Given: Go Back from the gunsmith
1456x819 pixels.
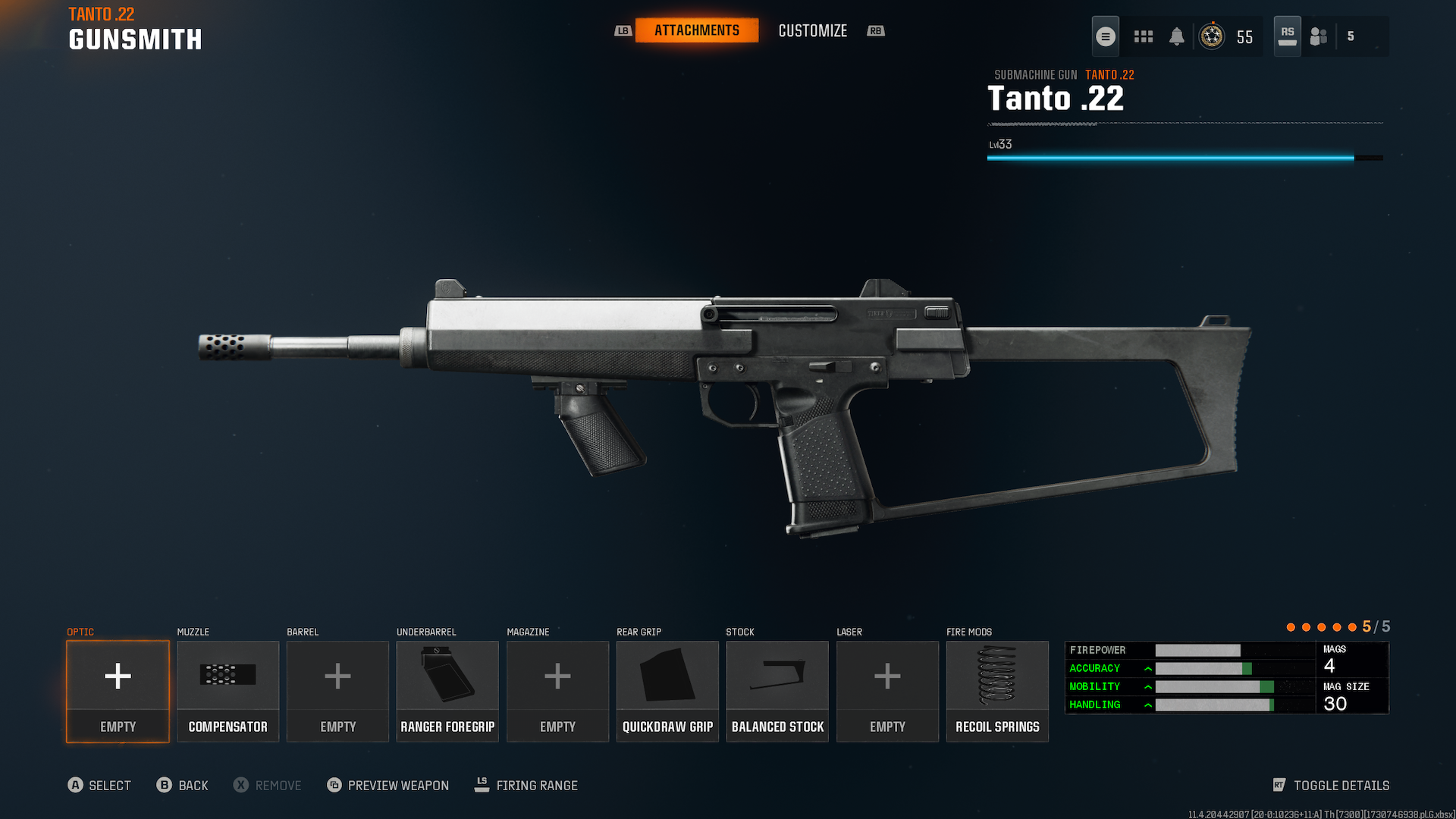Looking at the screenshot, I should click(183, 786).
